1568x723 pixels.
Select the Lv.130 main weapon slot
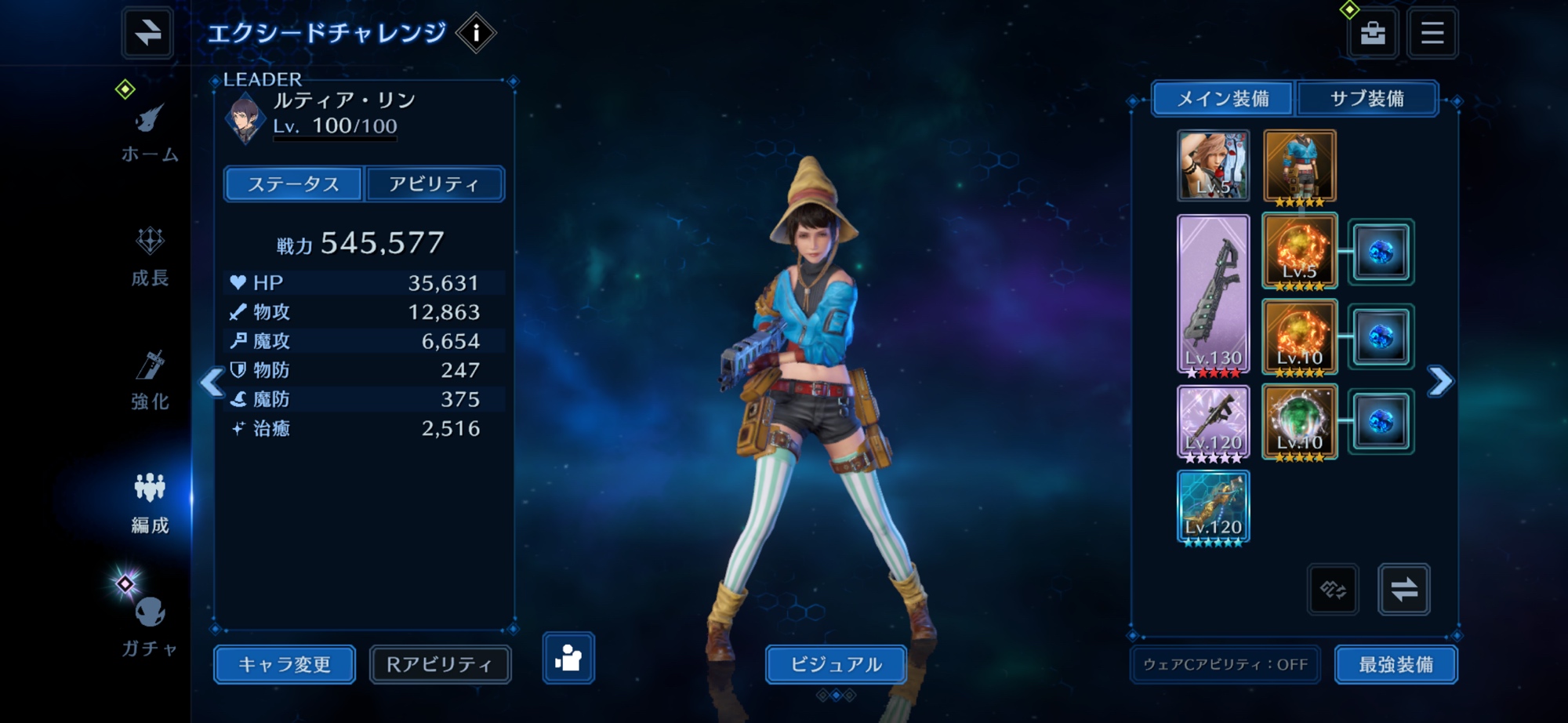pos(1213,294)
